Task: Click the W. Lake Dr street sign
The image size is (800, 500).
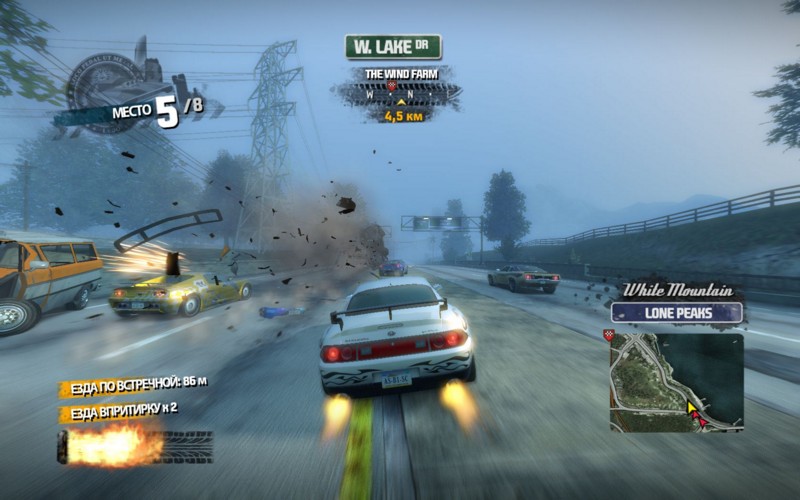Action: click(393, 47)
